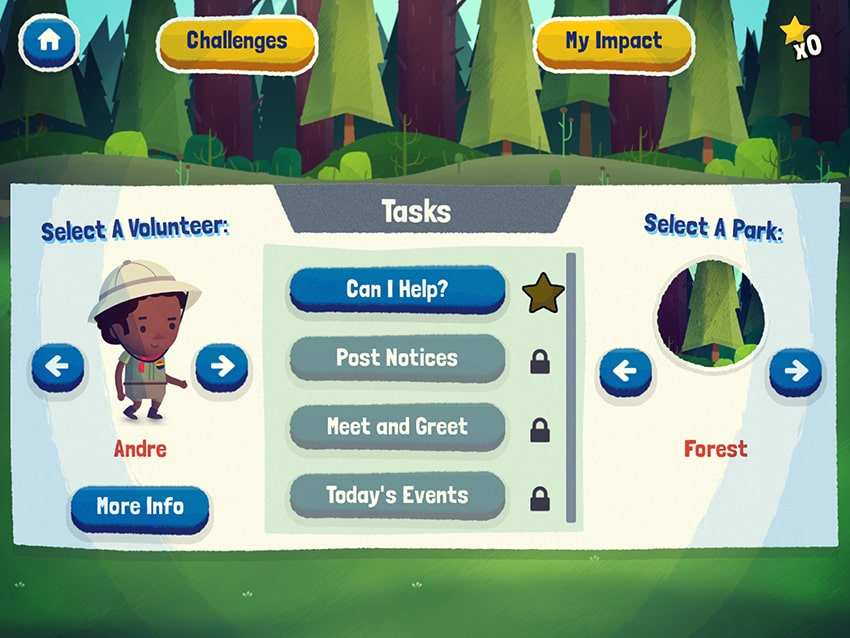Show More Info about Andre
The image size is (850, 638).
coord(140,508)
